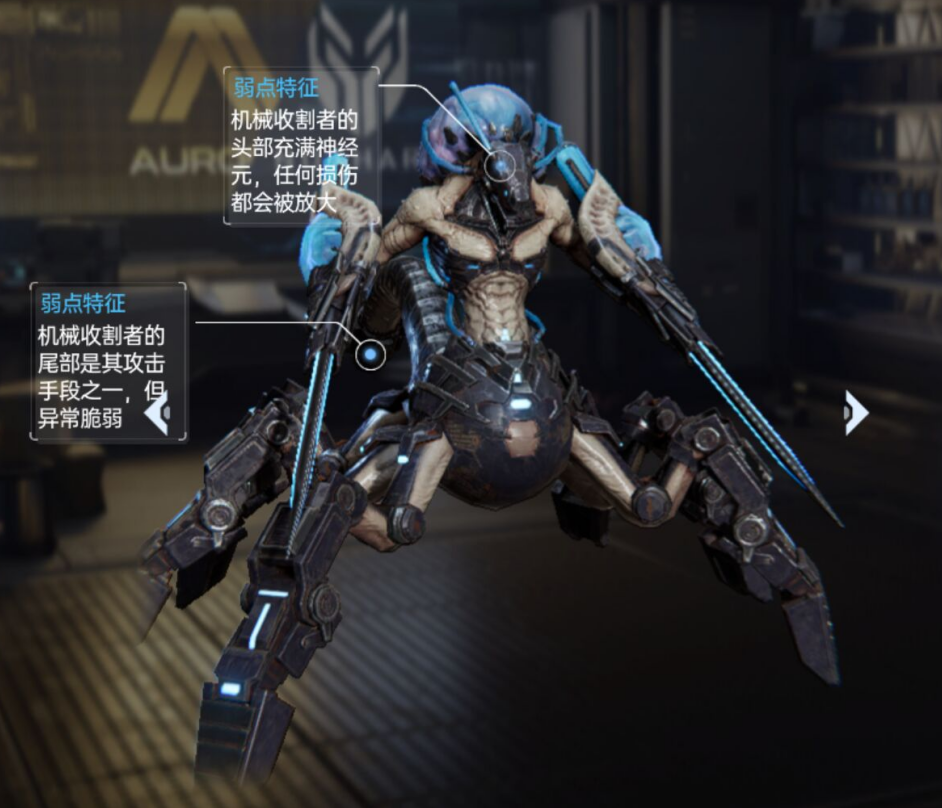The image size is (942, 808).
Task: Advance to next enemy with right arrow
Action: coord(854,412)
